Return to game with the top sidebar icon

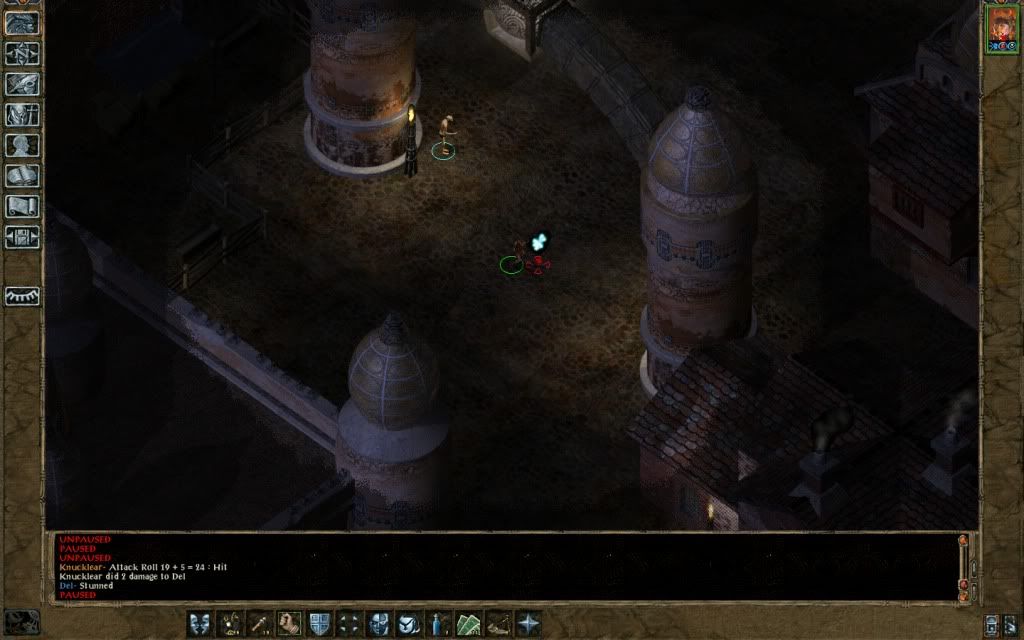click(x=21, y=24)
